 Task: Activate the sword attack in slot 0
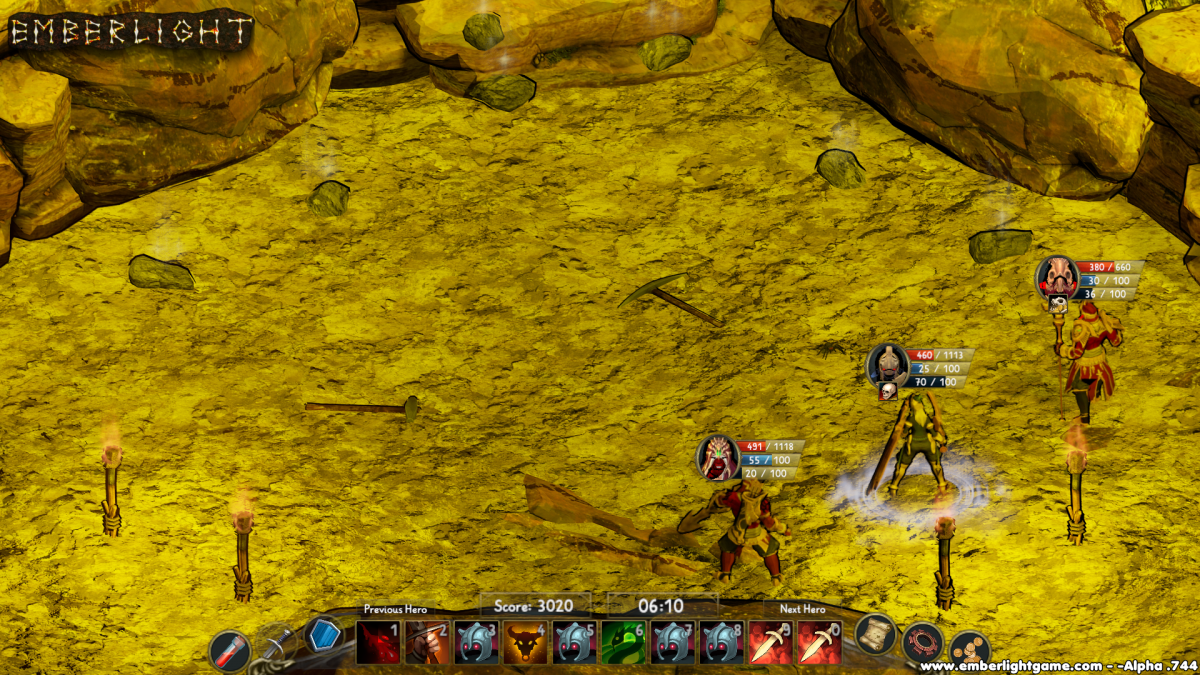[819, 642]
